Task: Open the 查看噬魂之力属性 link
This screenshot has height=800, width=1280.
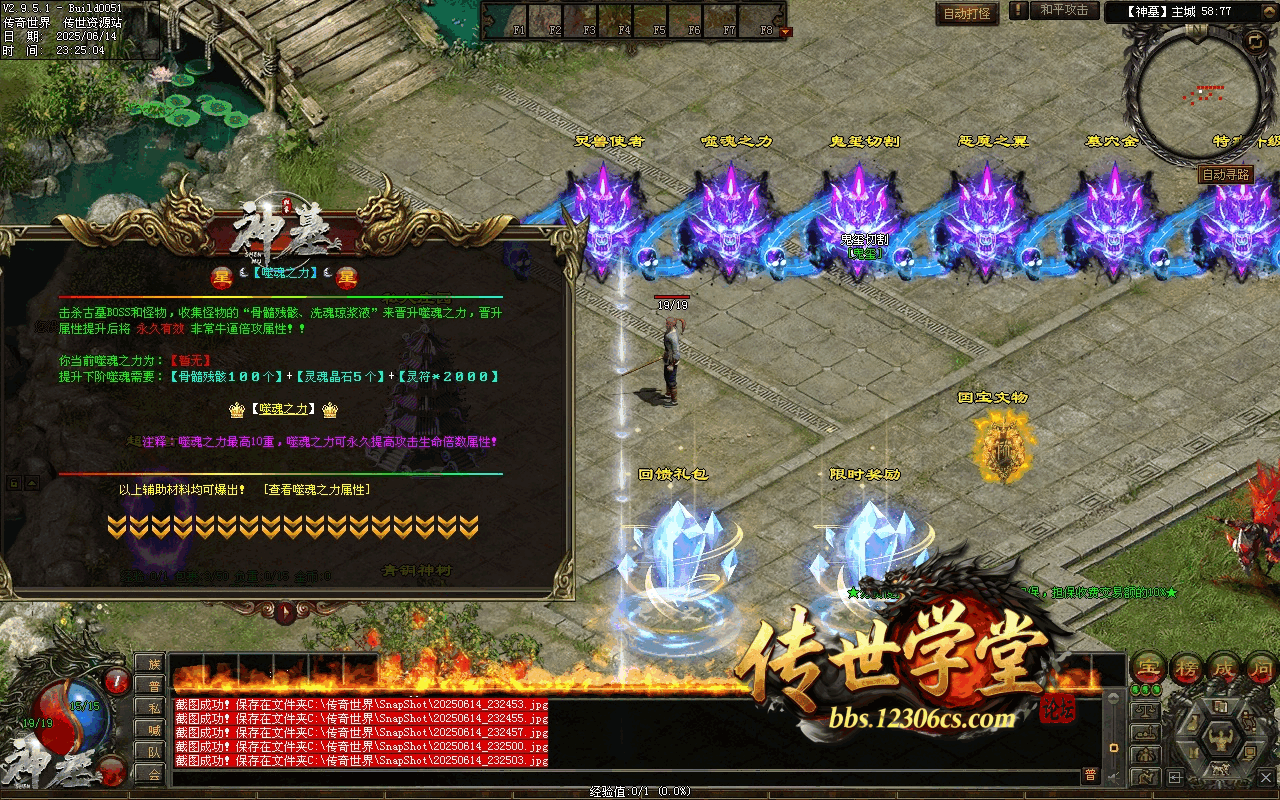Action: point(317,490)
